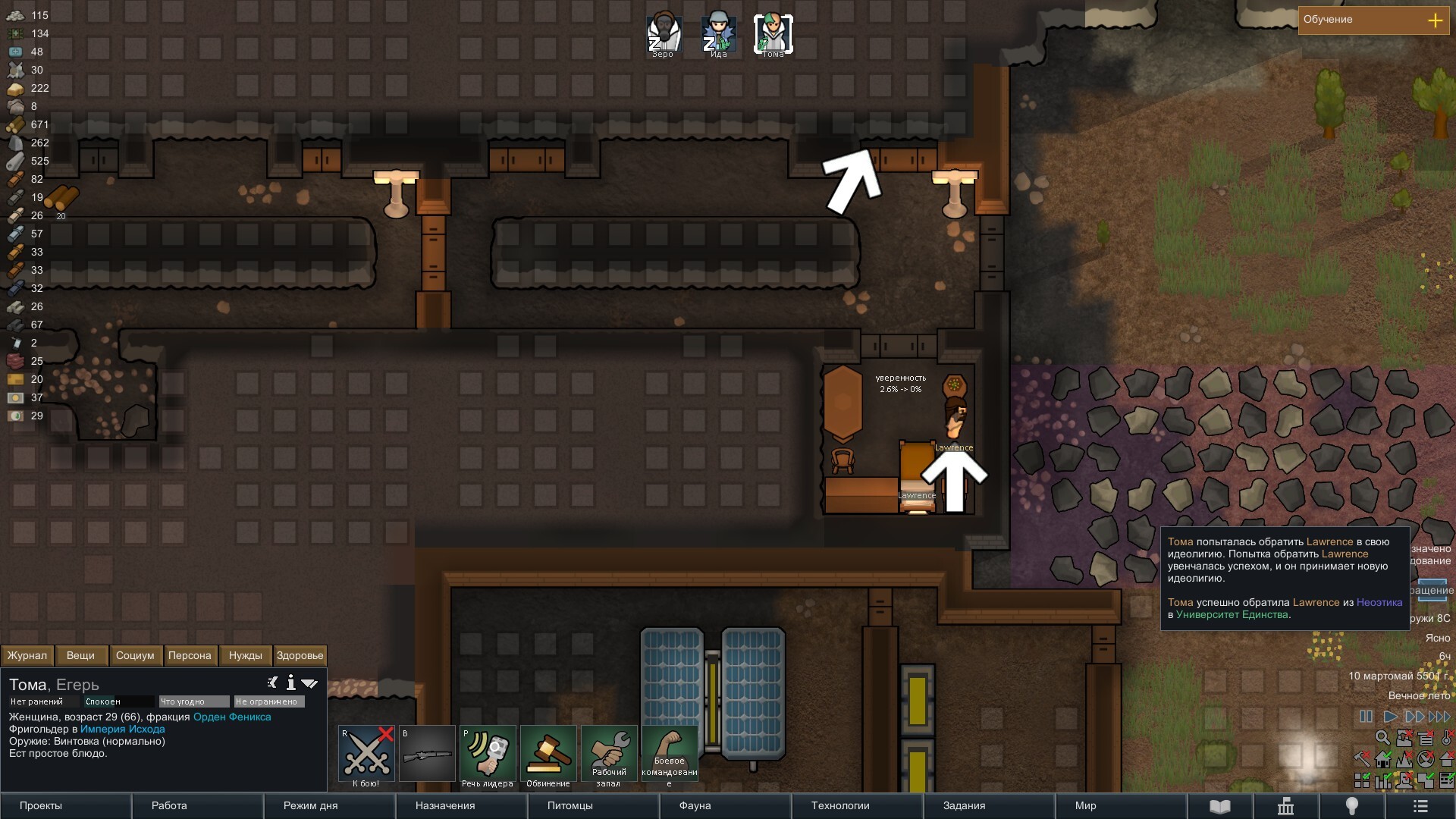
Task: Activate the Обвинение ability
Action: point(548,754)
